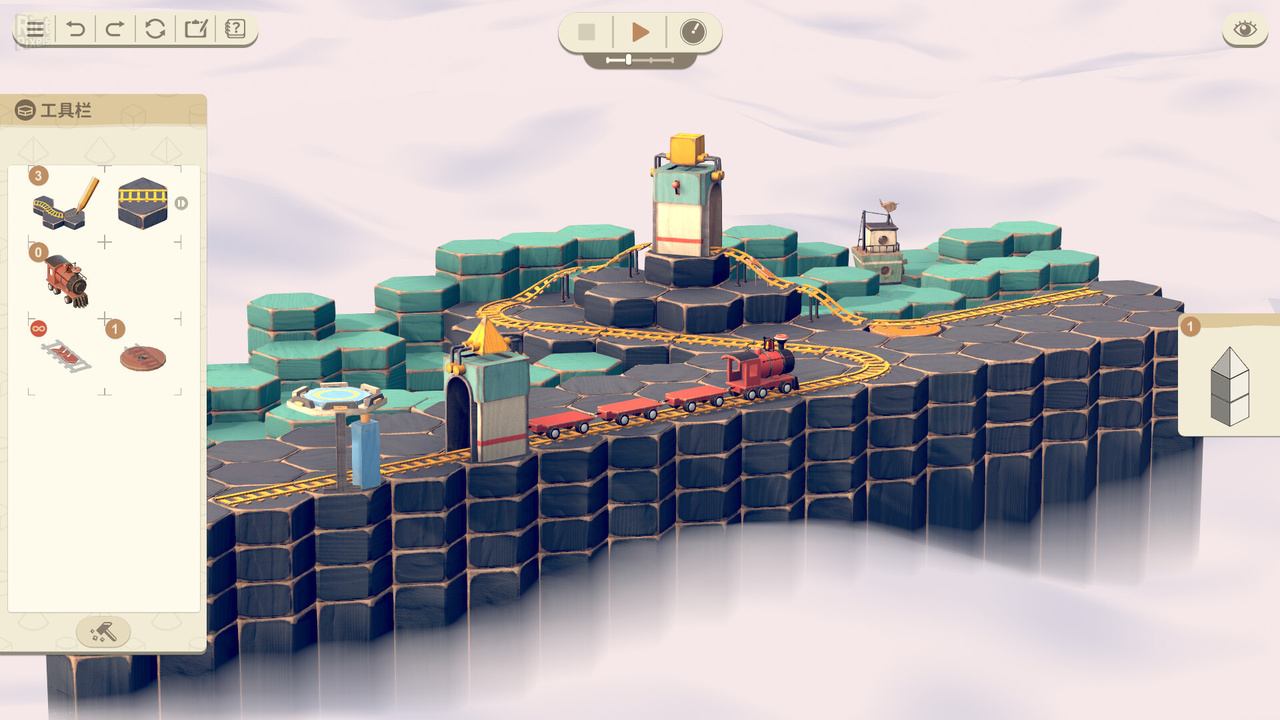This screenshot has height=720, width=1280.
Task: Undo the last action
Action: 75,29
